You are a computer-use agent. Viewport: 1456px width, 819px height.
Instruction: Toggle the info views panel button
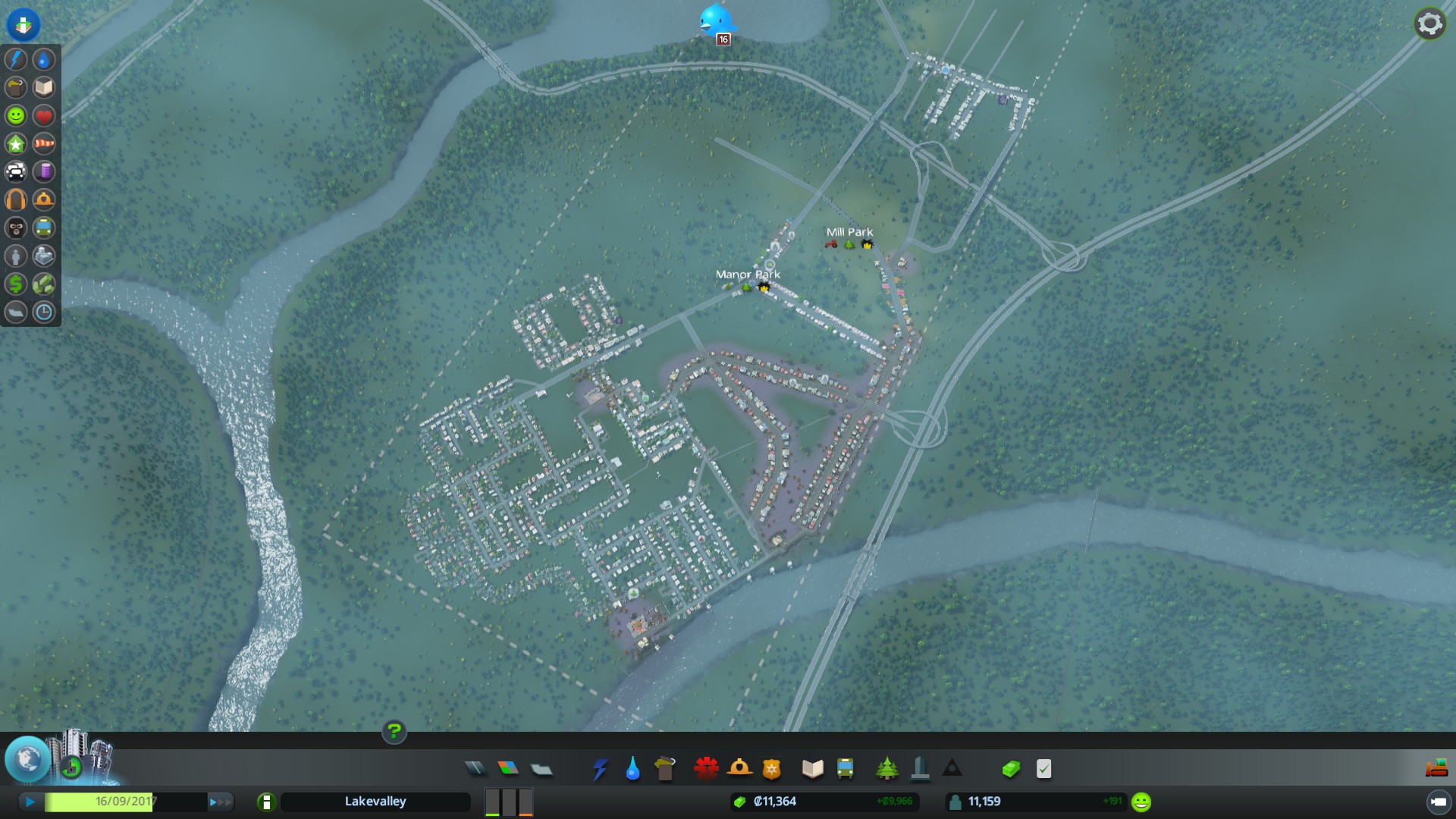click(24, 24)
